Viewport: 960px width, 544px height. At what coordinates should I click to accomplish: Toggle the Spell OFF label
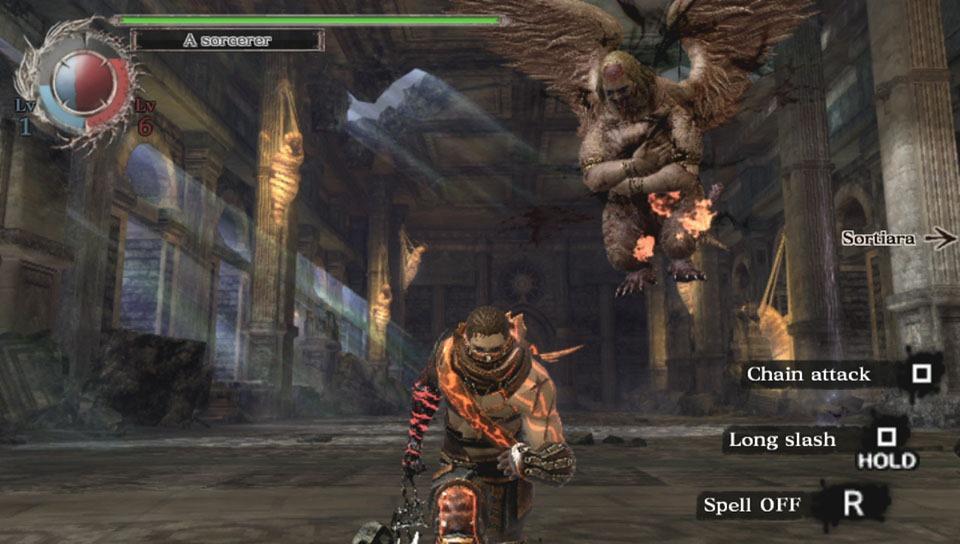pyautogui.click(x=752, y=505)
